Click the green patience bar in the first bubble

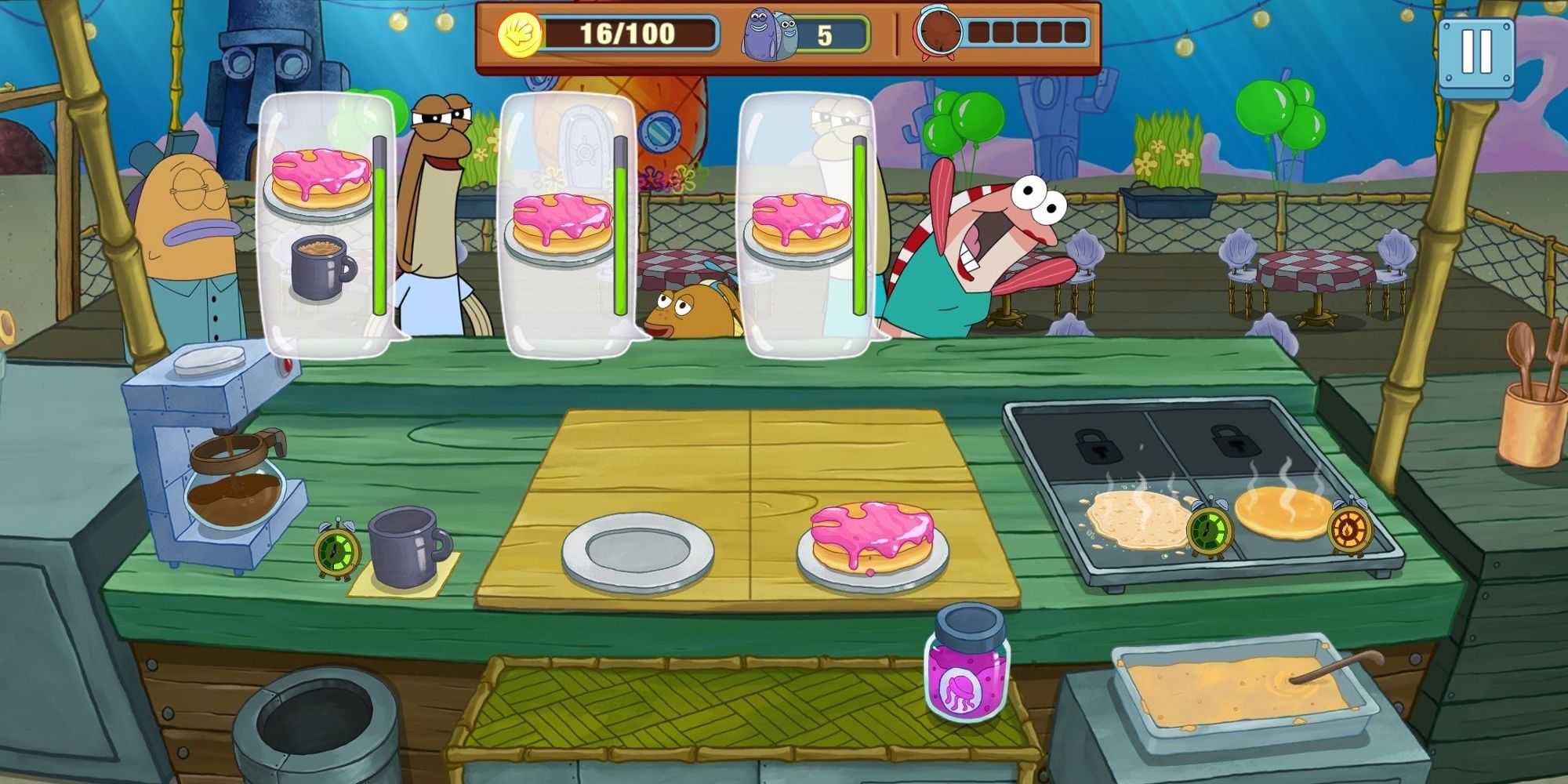pyautogui.click(x=379, y=227)
